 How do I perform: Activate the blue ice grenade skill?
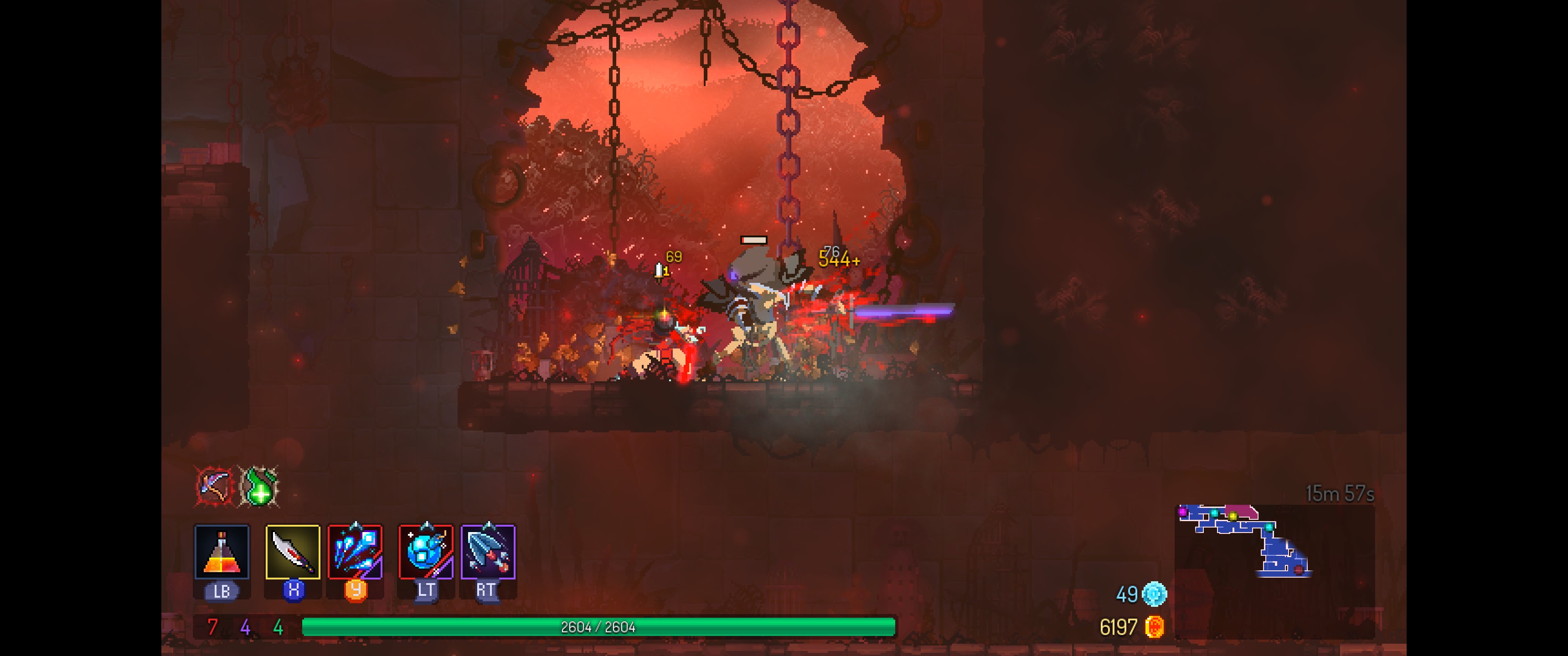[425, 551]
